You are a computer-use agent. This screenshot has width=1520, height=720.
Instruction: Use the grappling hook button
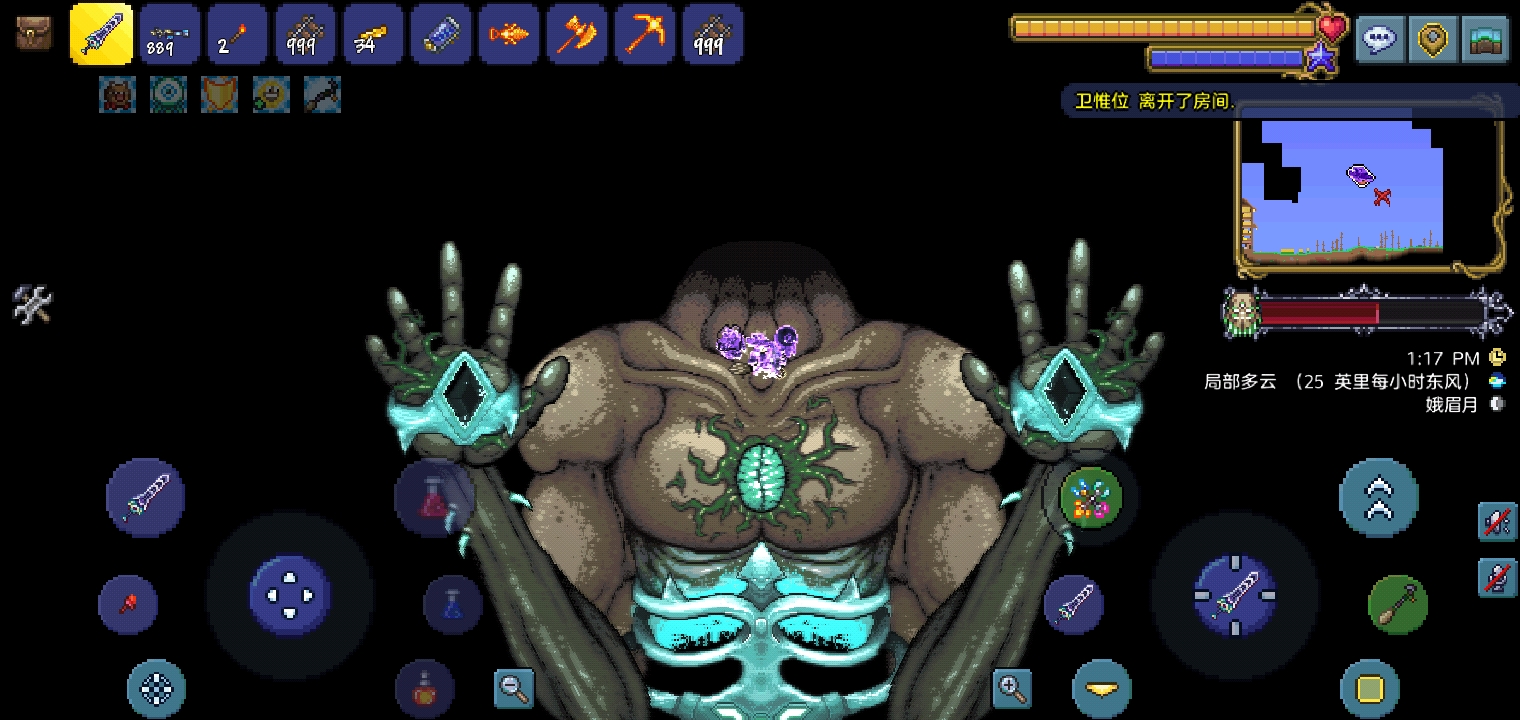coord(1397,604)
